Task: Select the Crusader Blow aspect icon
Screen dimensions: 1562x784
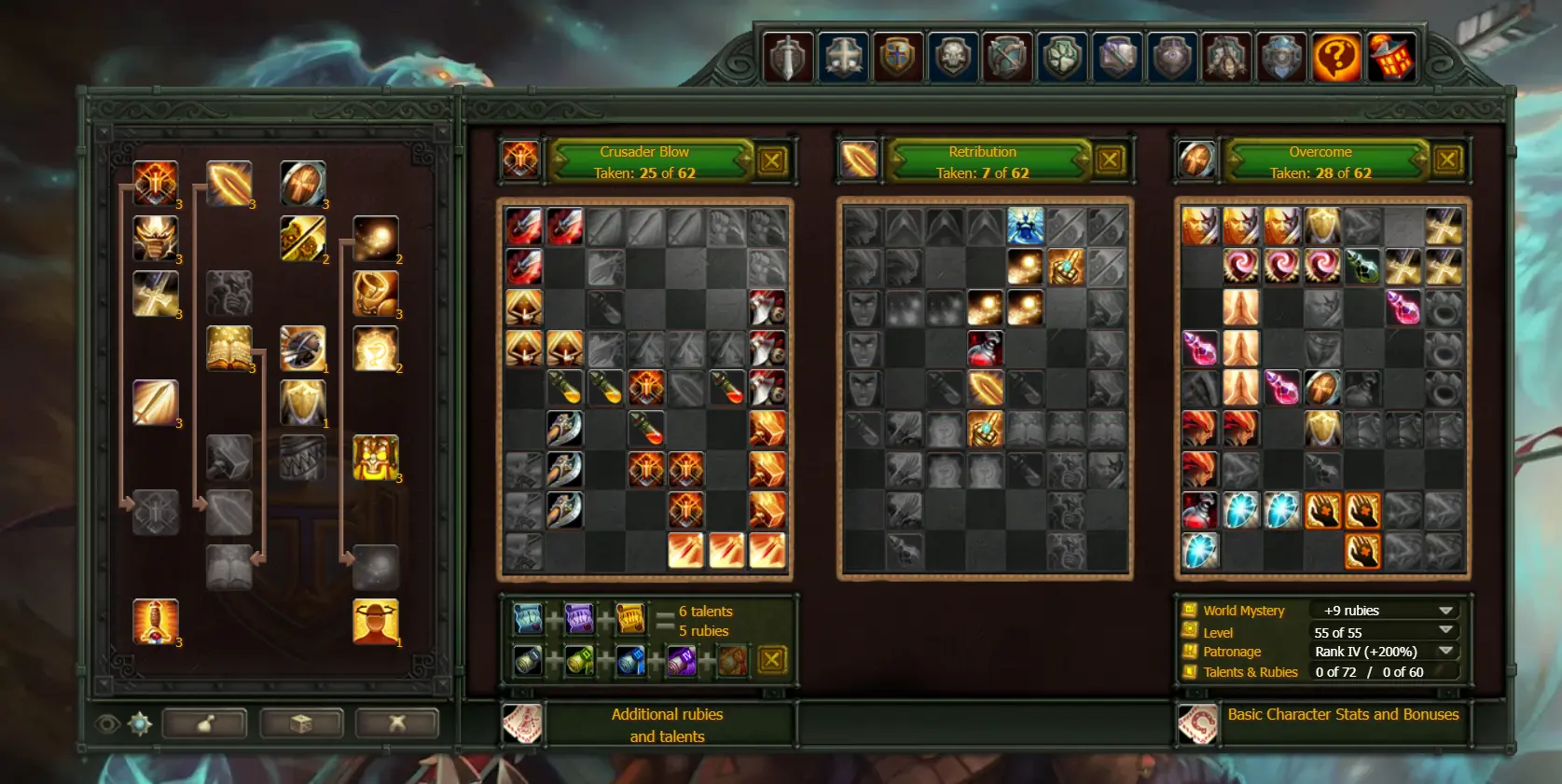Action: point(520,159)
